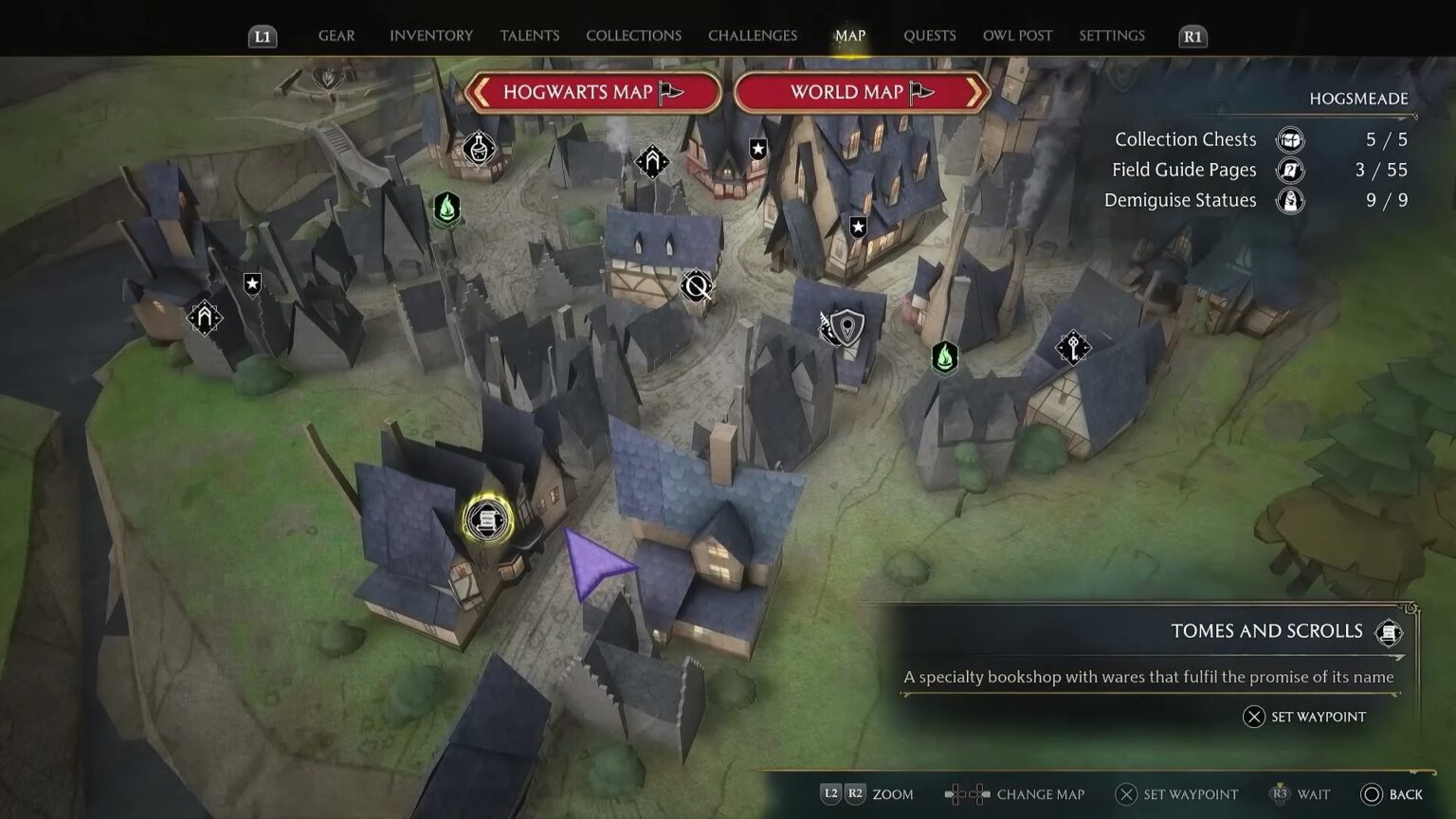Open the INVENTORY tab
The height and width of the screenshot is (819, 1456).
click(431, 35)
